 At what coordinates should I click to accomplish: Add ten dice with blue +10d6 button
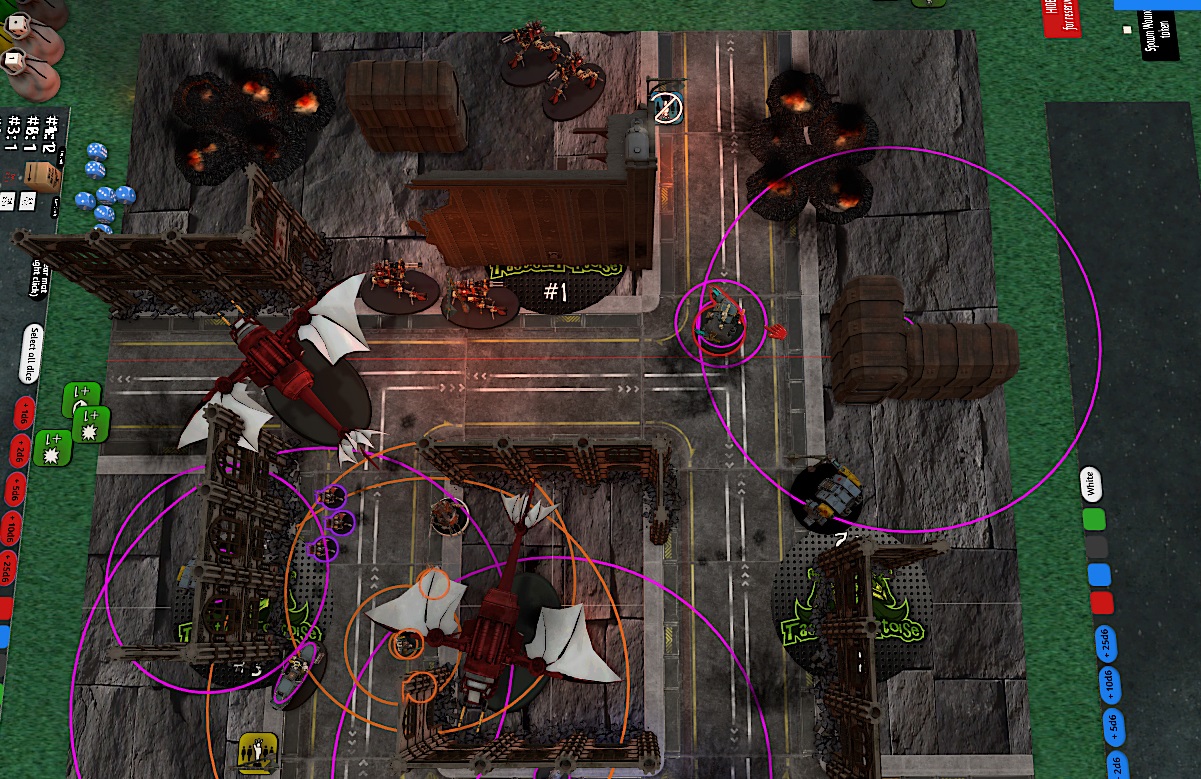[x=1108, y=685]
